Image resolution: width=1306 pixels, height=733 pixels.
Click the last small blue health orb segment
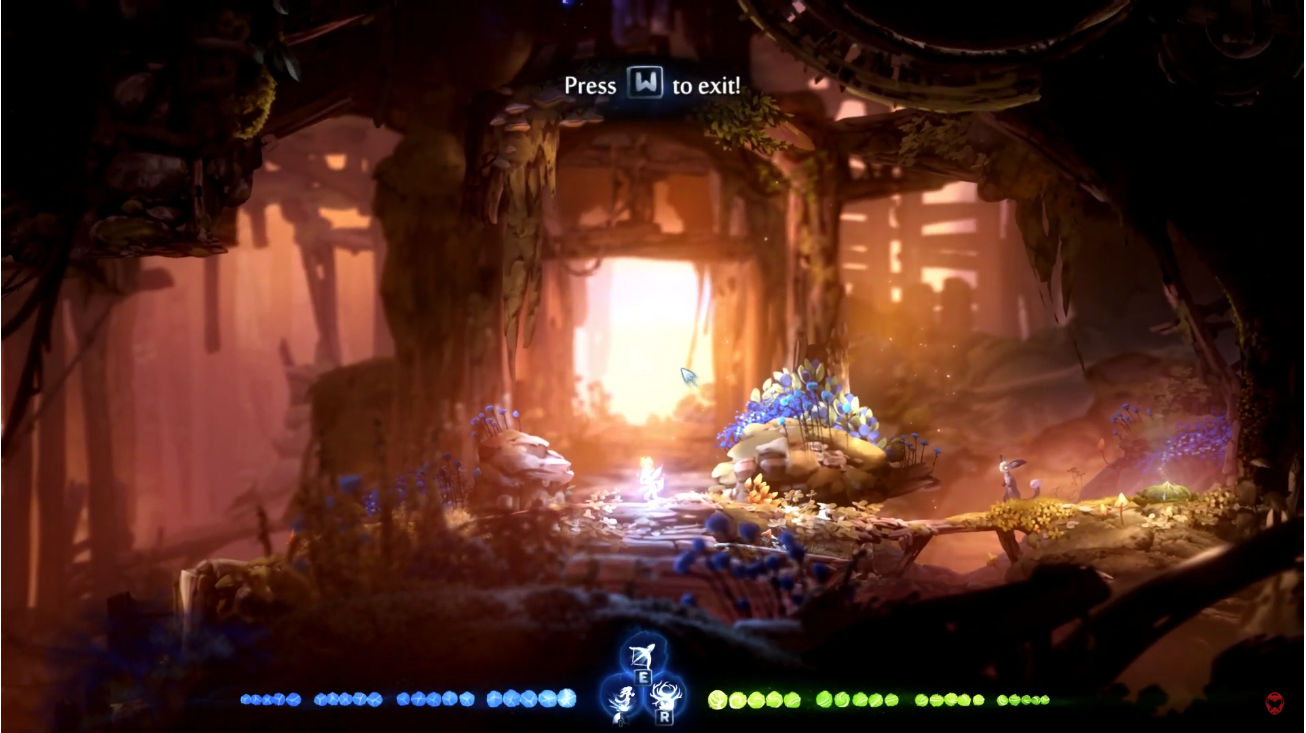click(565, 698)
